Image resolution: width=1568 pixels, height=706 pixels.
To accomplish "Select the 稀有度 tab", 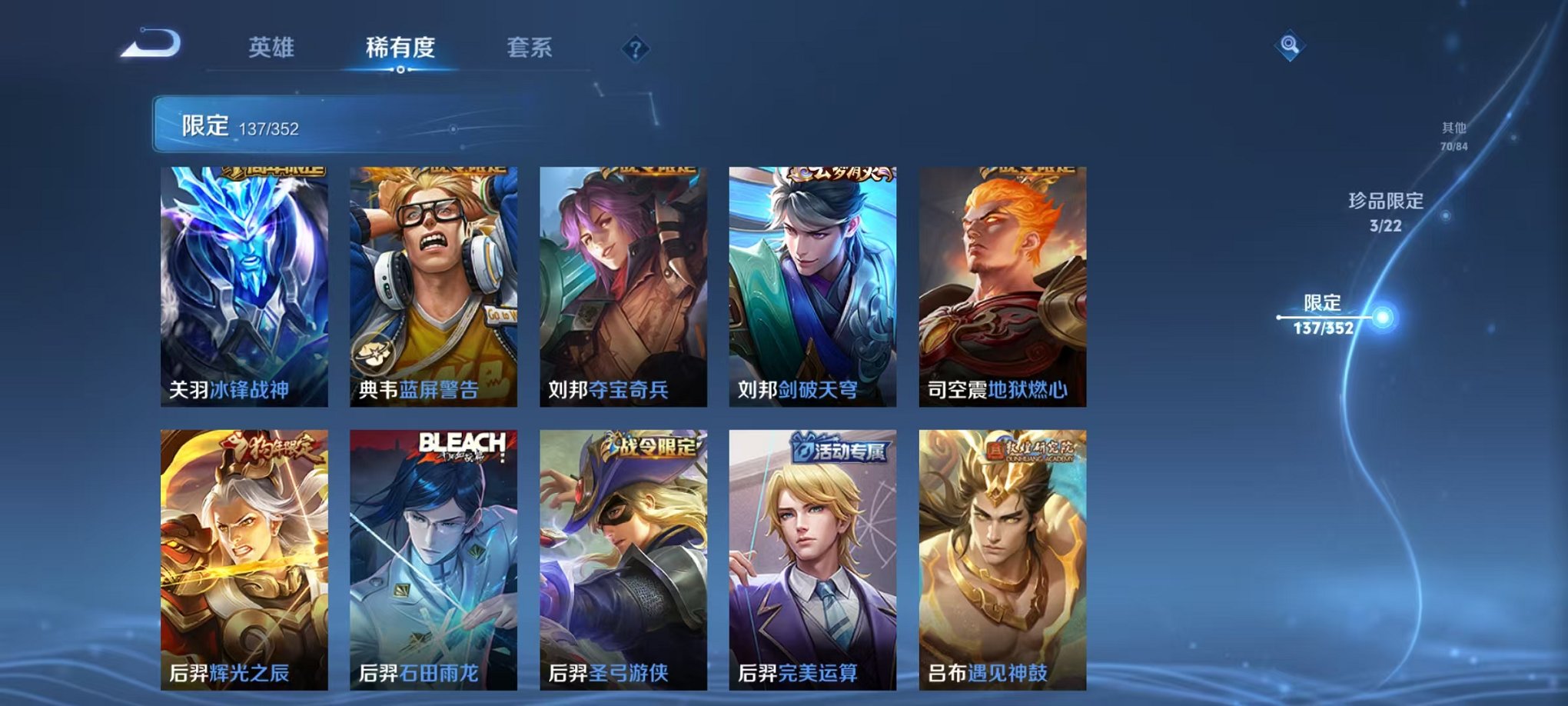I will click(400, 46).
